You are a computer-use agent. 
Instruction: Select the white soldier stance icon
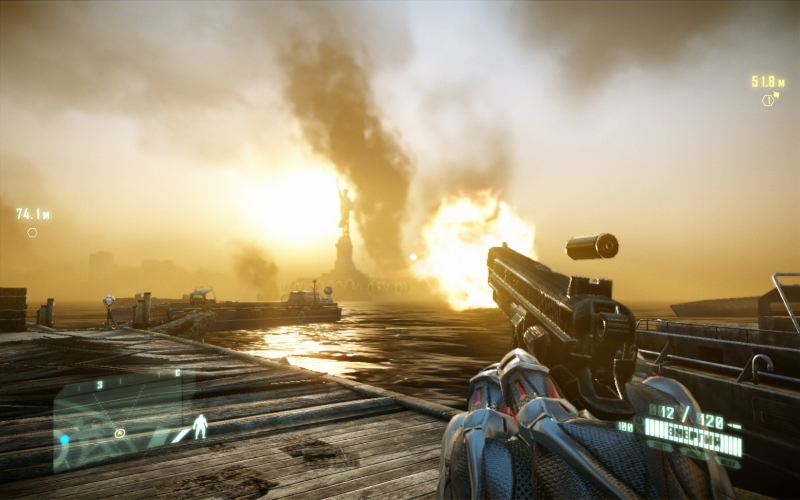200,427
